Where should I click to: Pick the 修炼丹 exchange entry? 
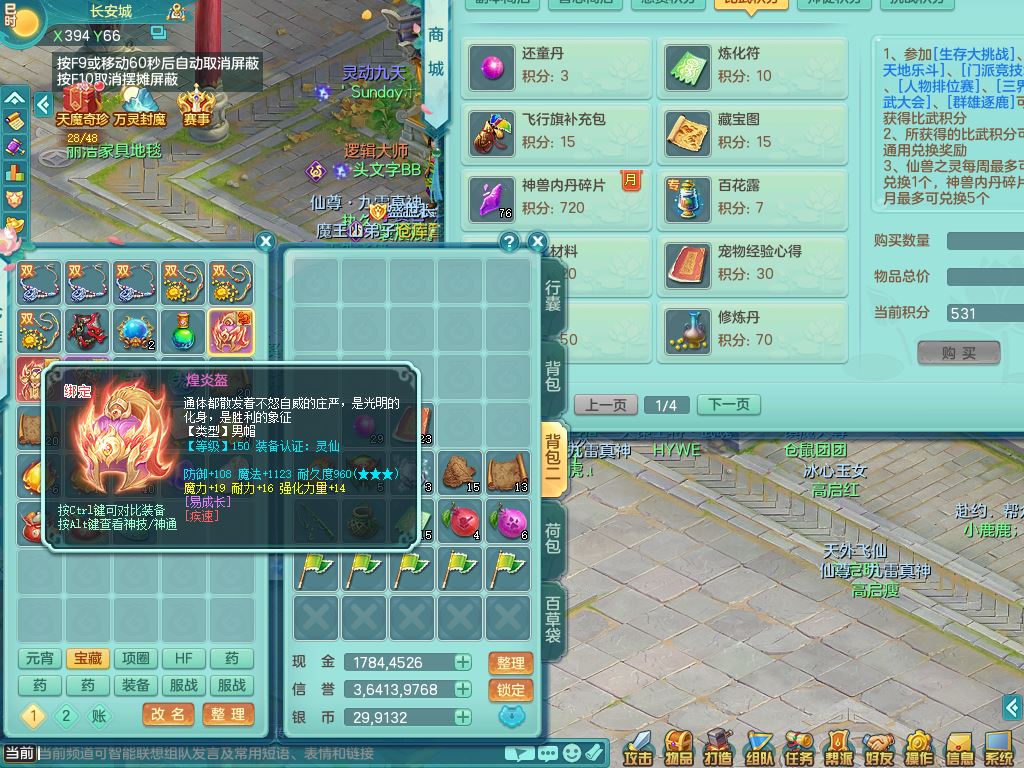click(x=752, y=330)
